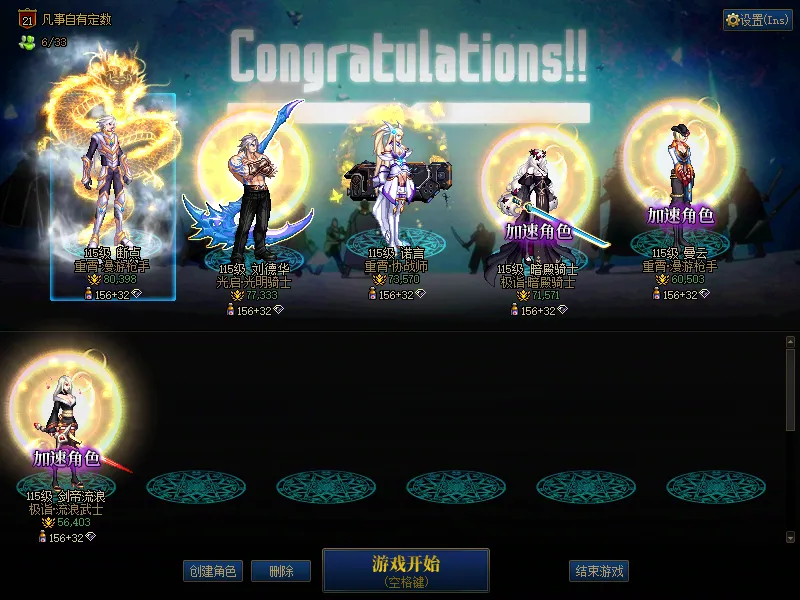Click 创建角色 to create a character

212,571
